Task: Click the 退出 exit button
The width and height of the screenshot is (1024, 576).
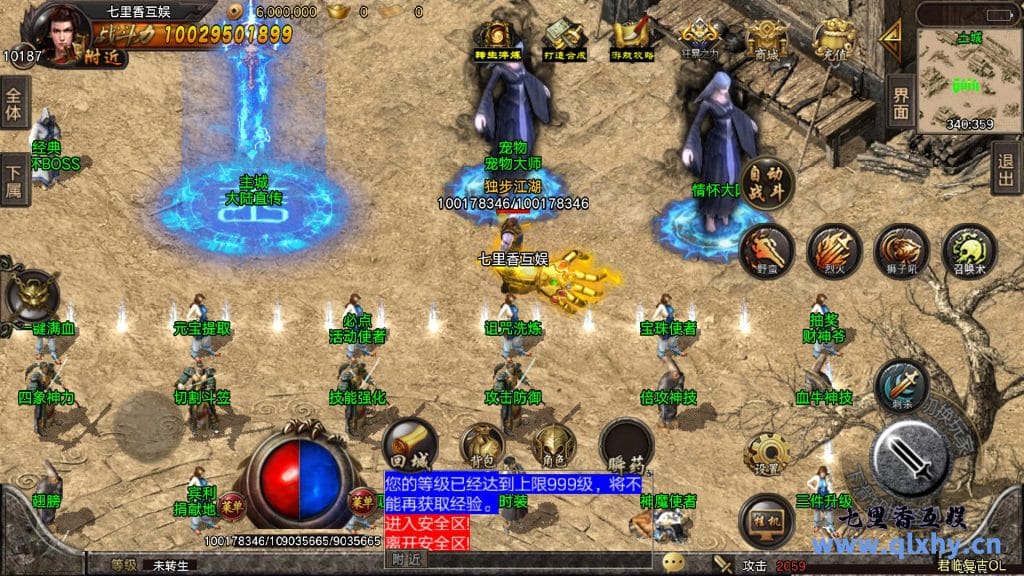Action: [1006, 167]
